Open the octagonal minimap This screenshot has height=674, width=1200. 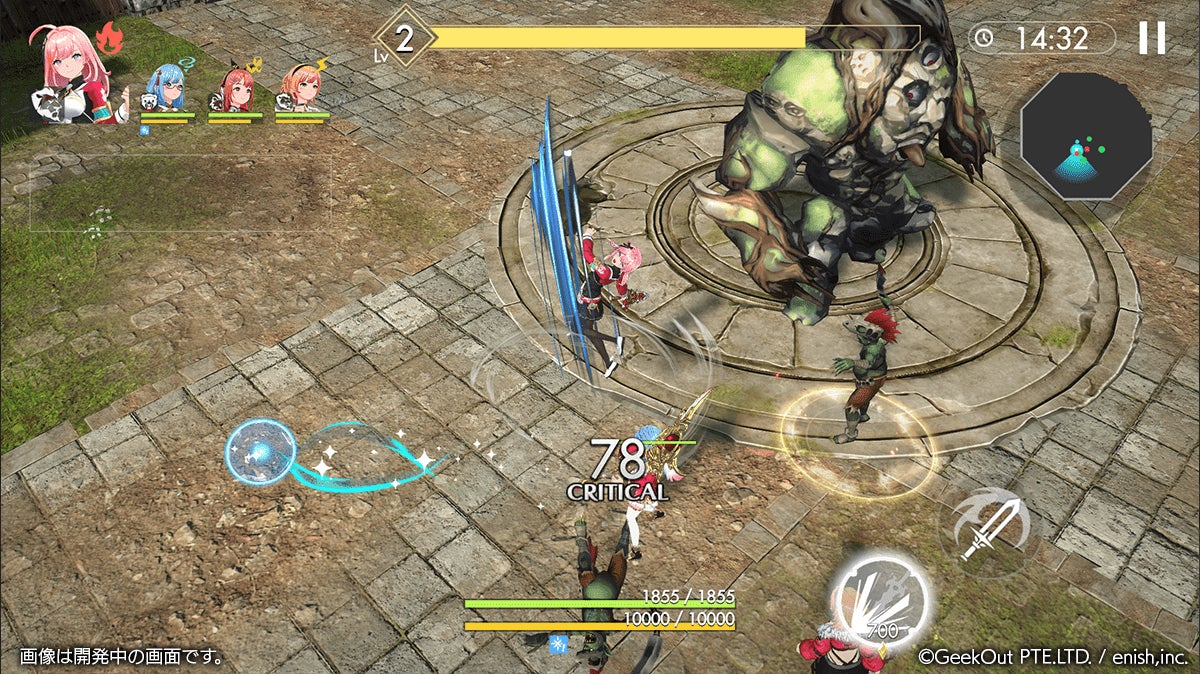point(1086,134)
